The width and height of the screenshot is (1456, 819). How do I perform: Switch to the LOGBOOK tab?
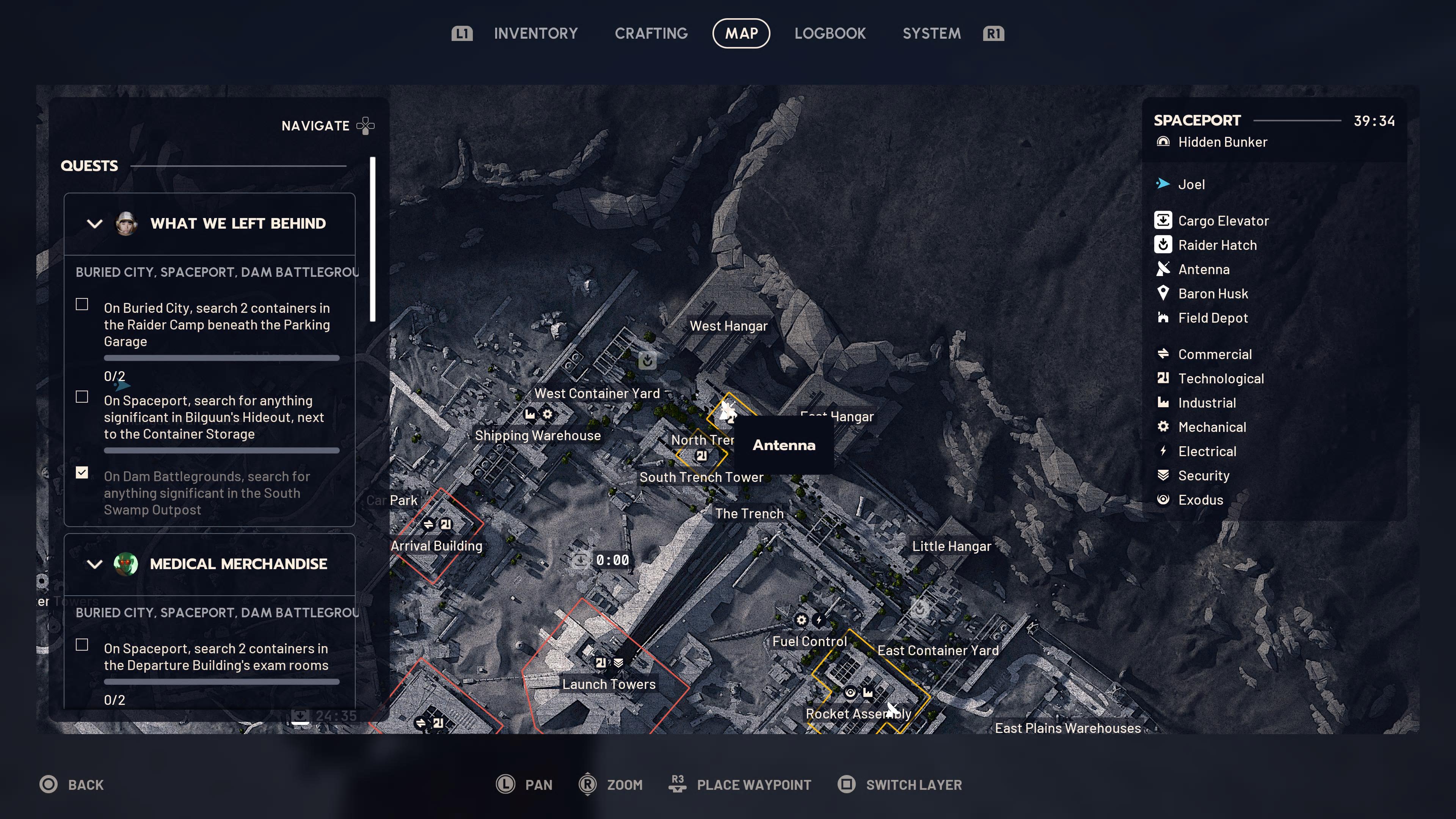pyautogui.click(x=830, y=33)
